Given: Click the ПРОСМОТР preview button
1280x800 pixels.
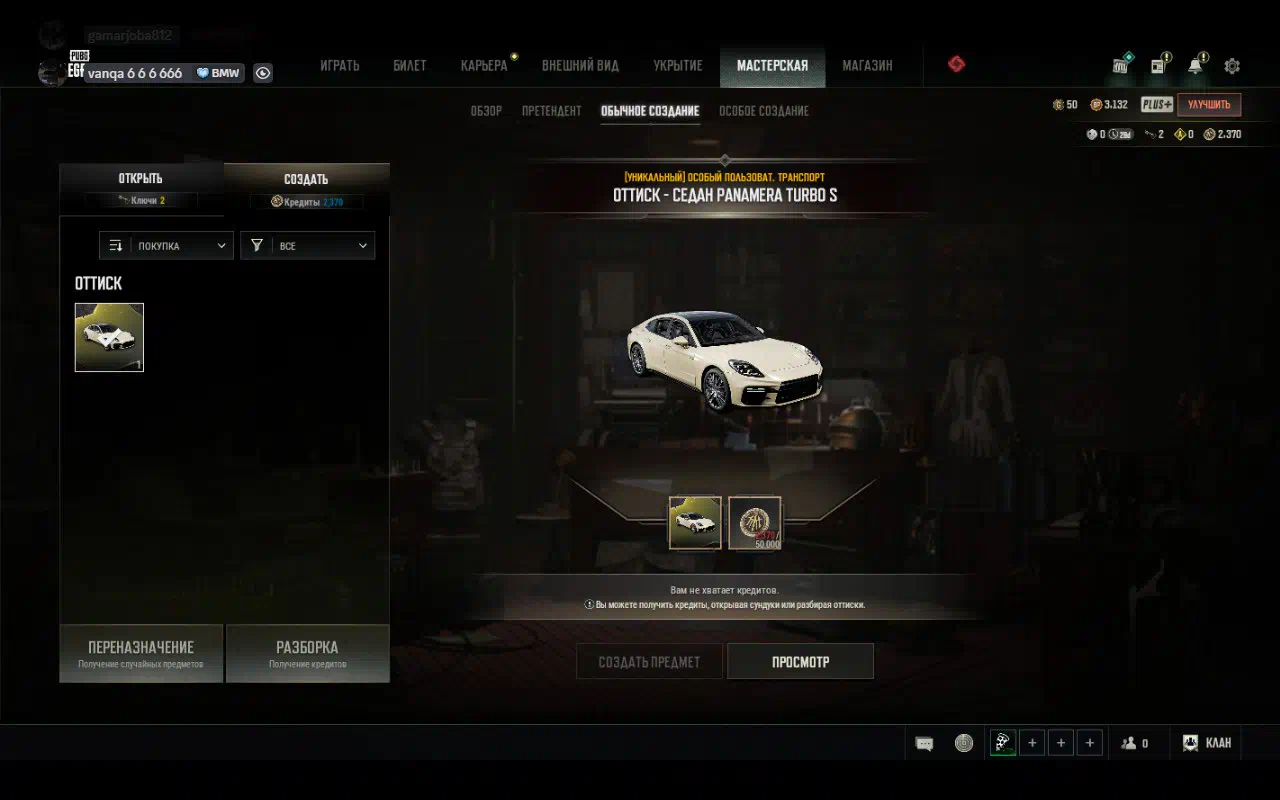Looking at the screenshot, I should coord(800,662).
